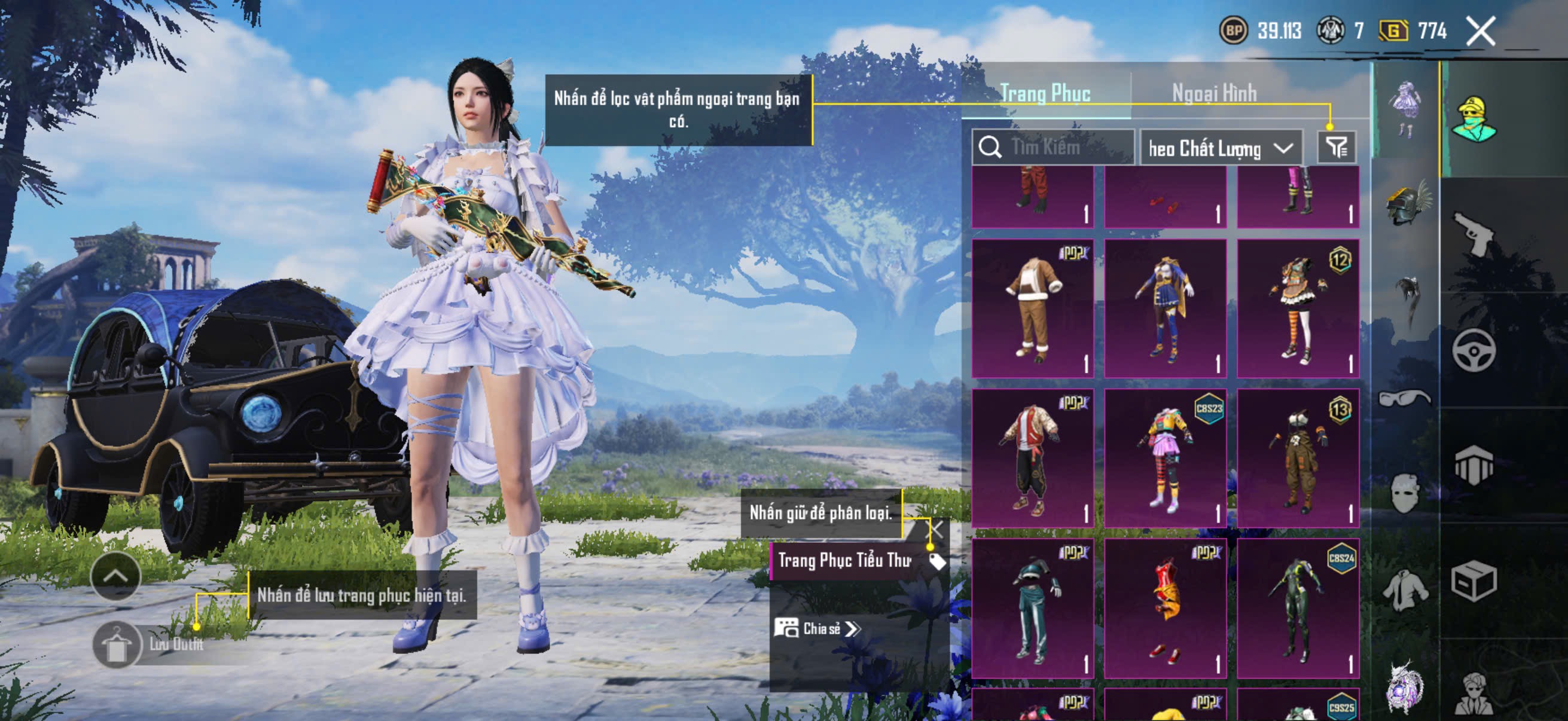Open the owned-items filter funnel icon
Viewport: 1568px width, 721px height.
[x=1337, y=147]
